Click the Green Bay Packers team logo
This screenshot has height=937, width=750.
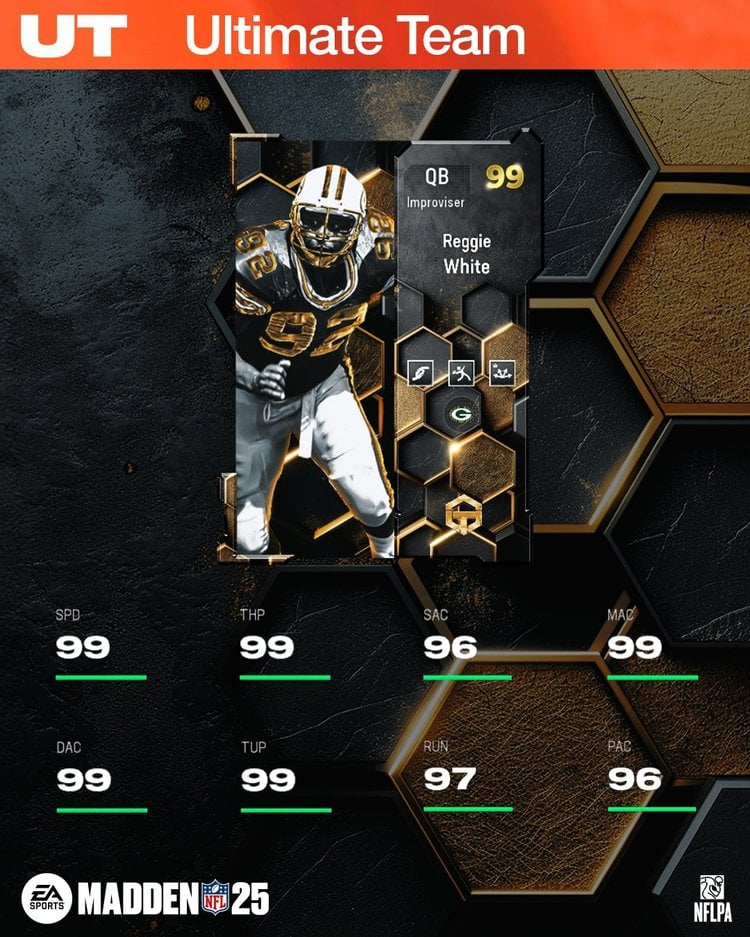click(461, 412)
